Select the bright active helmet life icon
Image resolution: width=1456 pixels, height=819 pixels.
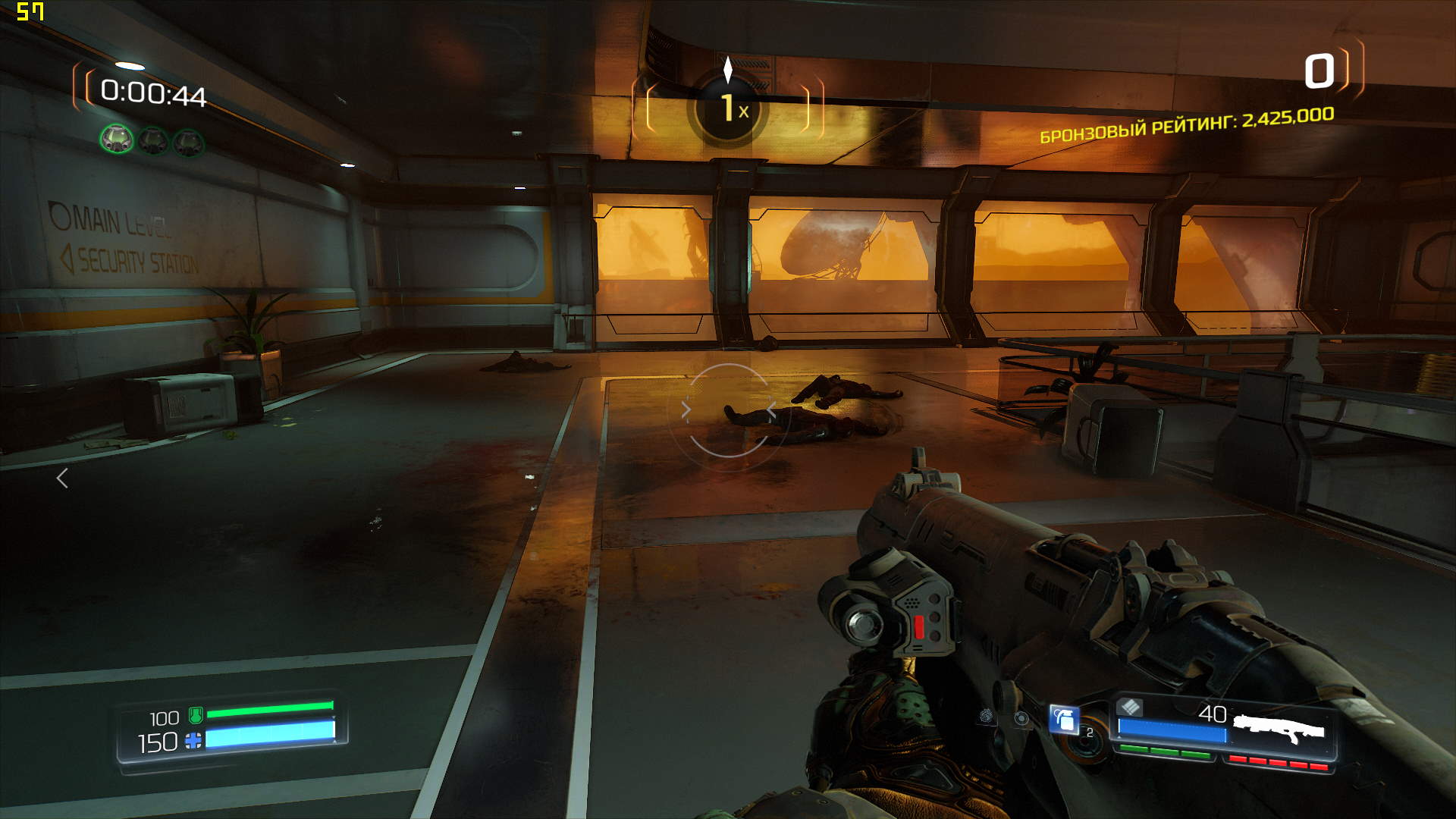[x=117, y=140]
